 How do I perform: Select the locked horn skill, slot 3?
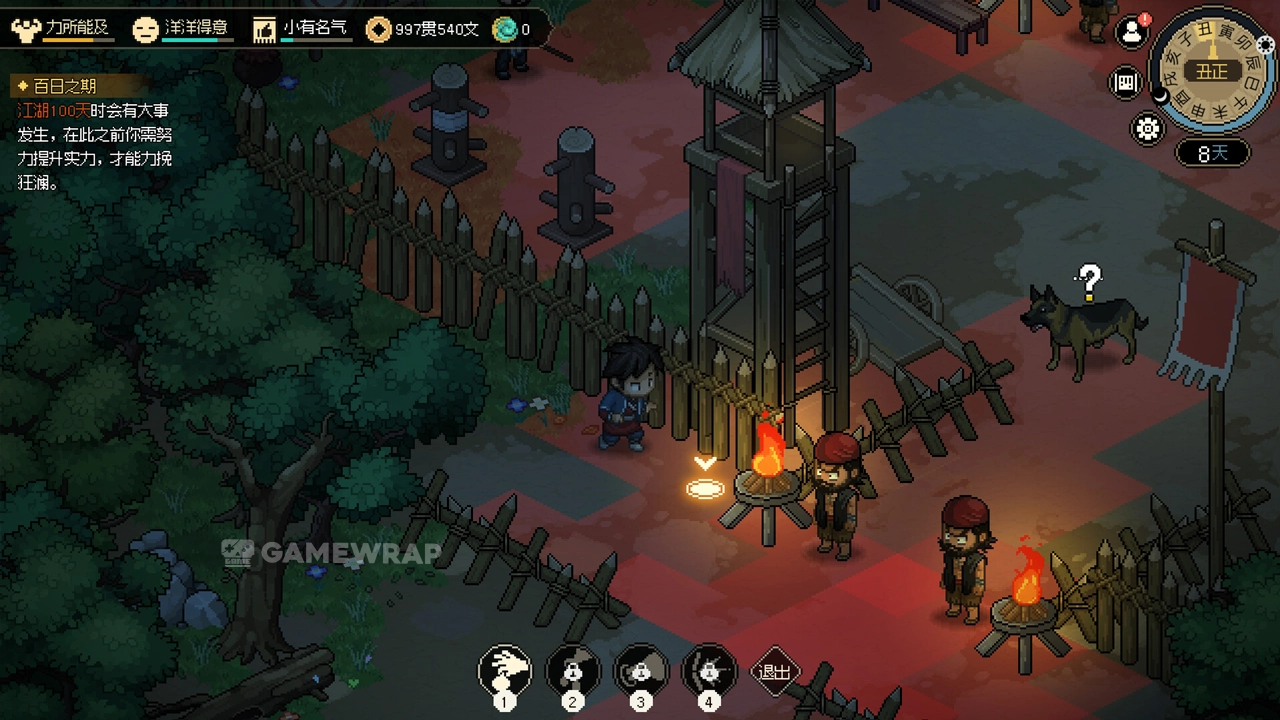pyautogui.click(x=641, y=670)
